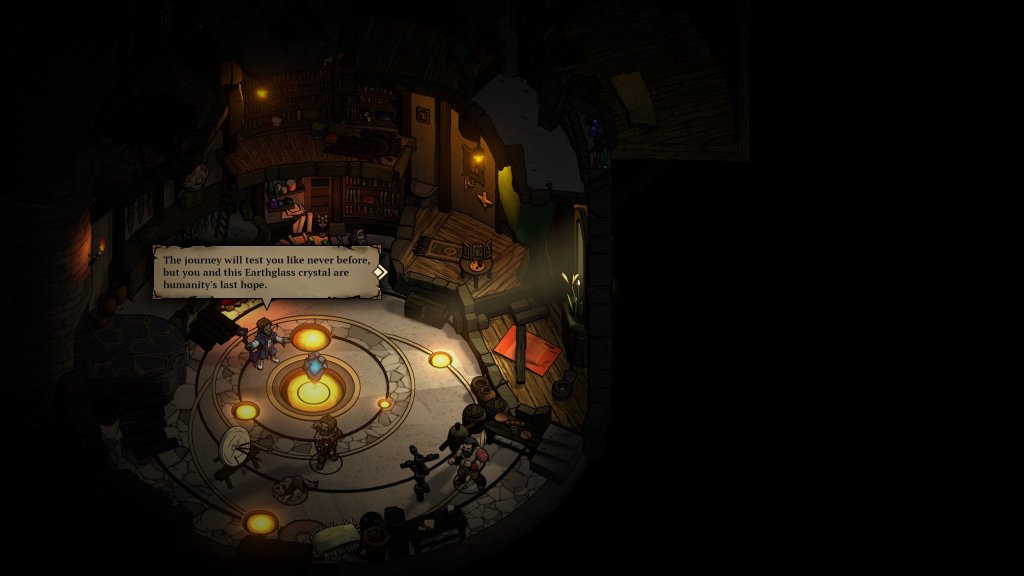Screen dimensions: 1024x576
Task: Advance dialogue with the diamond continue arrow
Action: tap(379, 271)
